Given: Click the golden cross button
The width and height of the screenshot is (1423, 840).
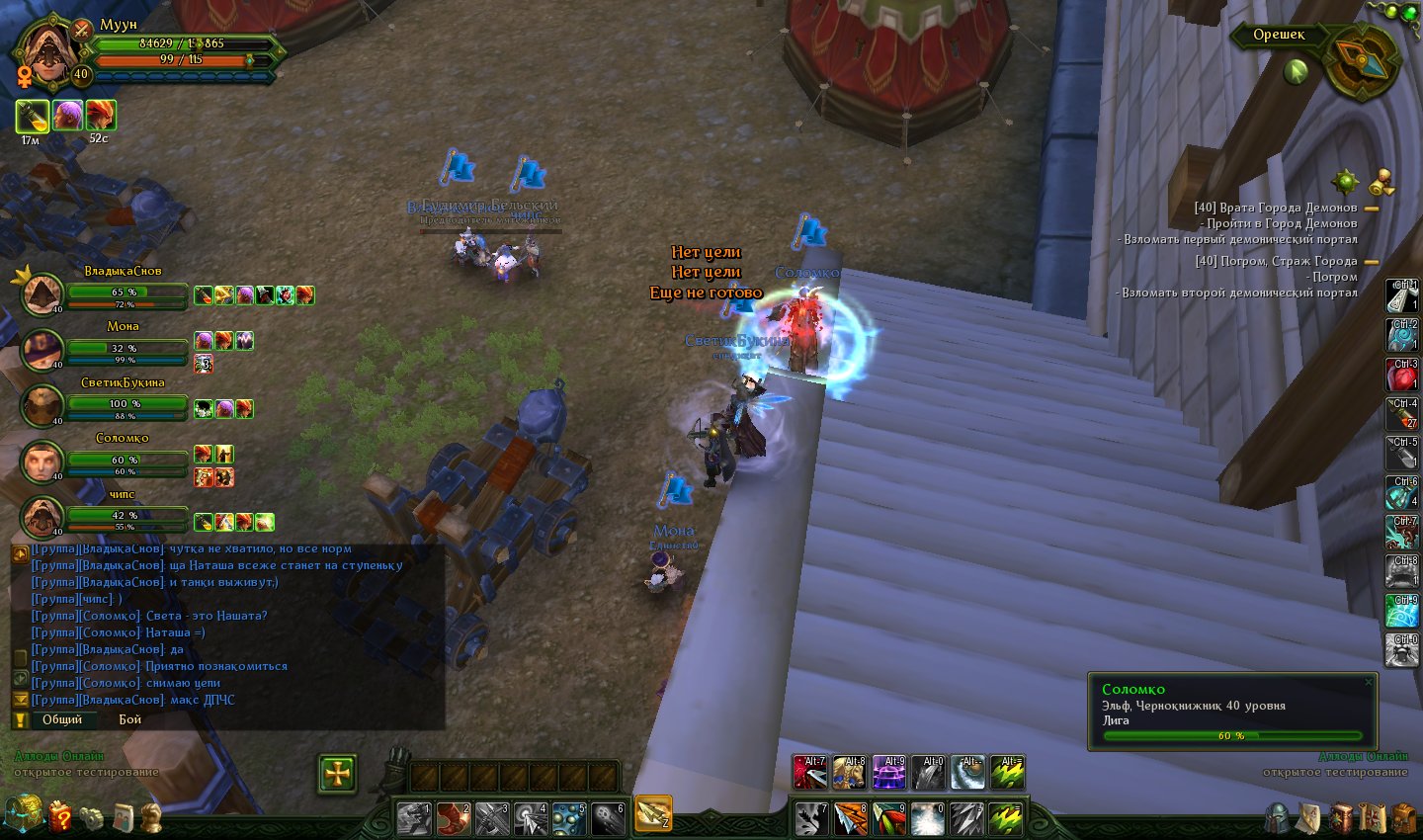Looking at the screenshot, I should tap(337, 774).
